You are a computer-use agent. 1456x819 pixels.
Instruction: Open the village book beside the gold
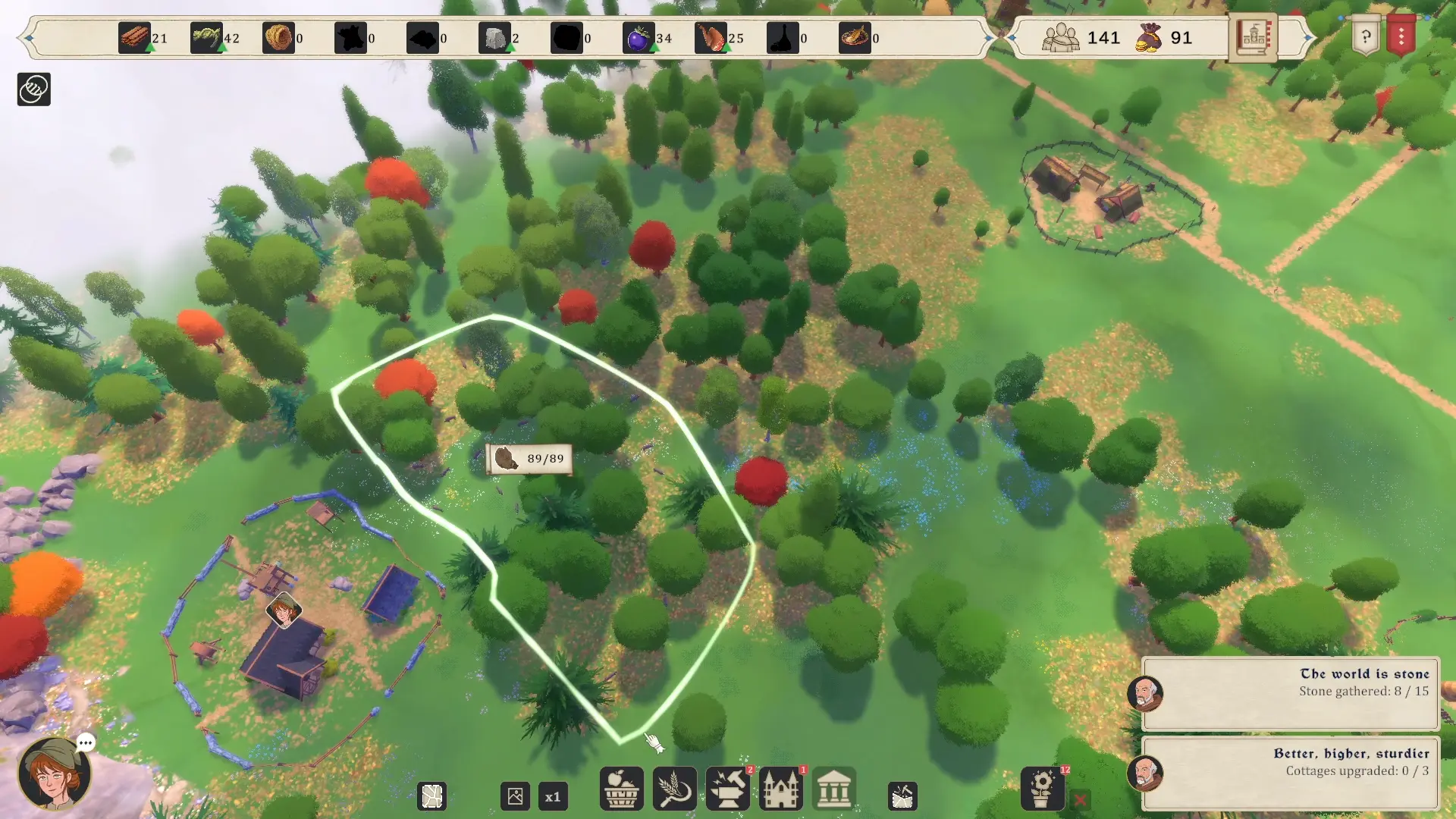click(x=1253, y=36)
